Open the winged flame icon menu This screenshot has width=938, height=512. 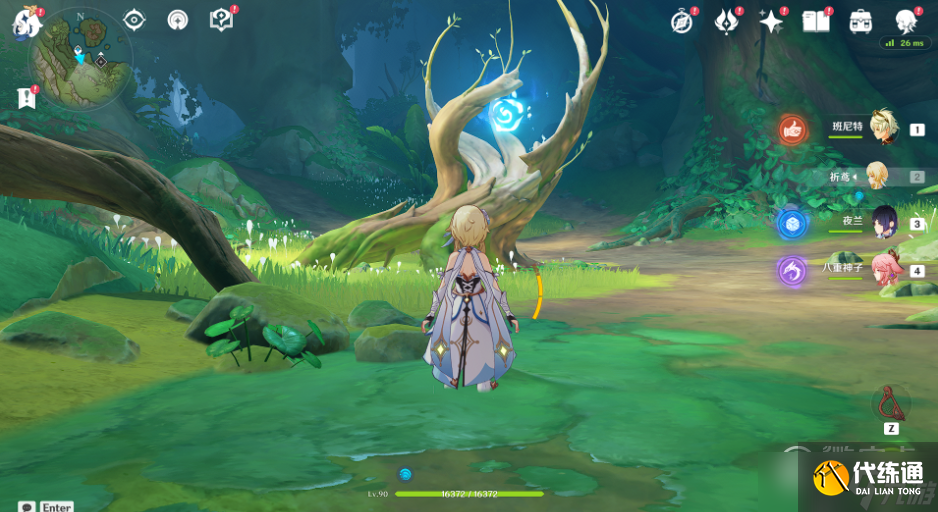click(726, 22)
